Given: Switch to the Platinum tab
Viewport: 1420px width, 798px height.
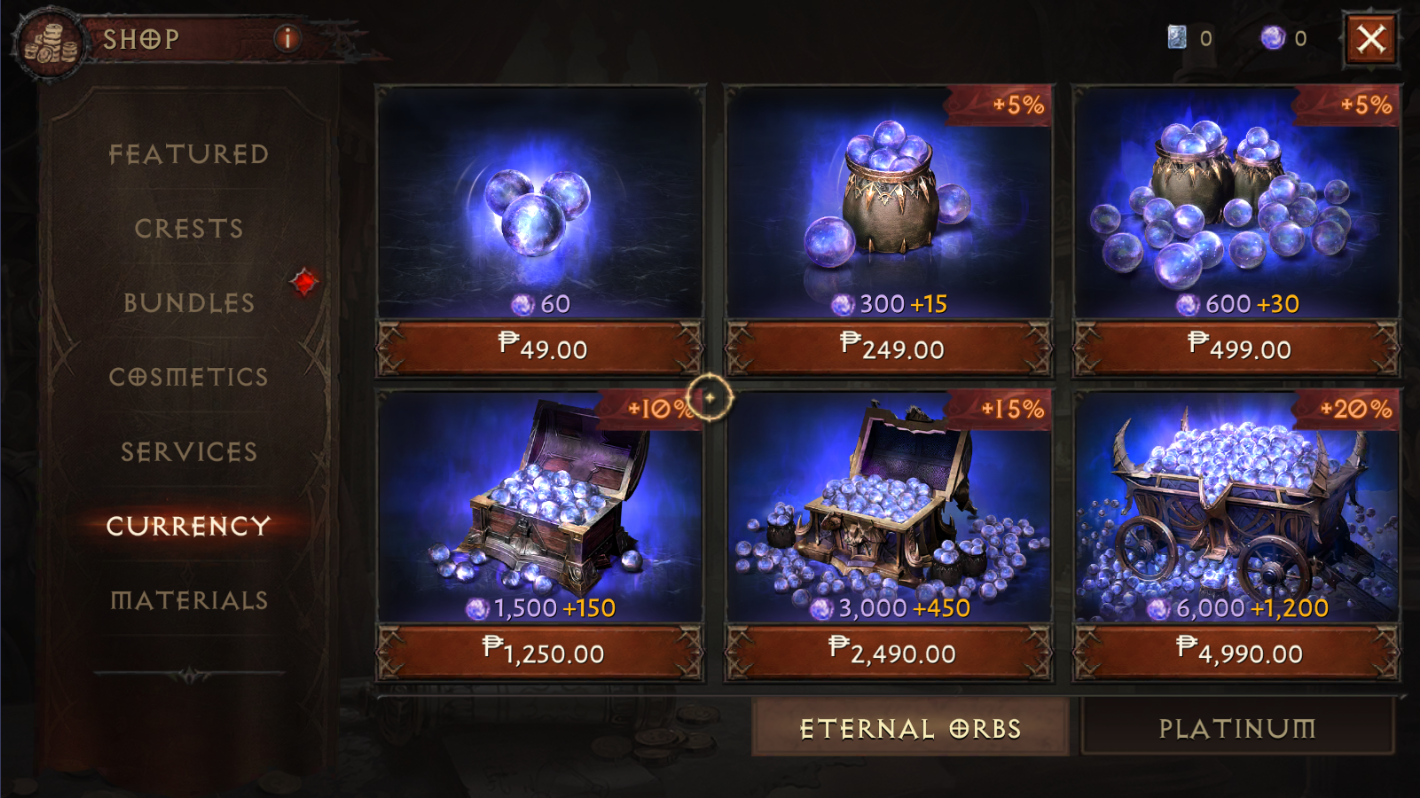Looking at the screenshot, I should 1237,729.
